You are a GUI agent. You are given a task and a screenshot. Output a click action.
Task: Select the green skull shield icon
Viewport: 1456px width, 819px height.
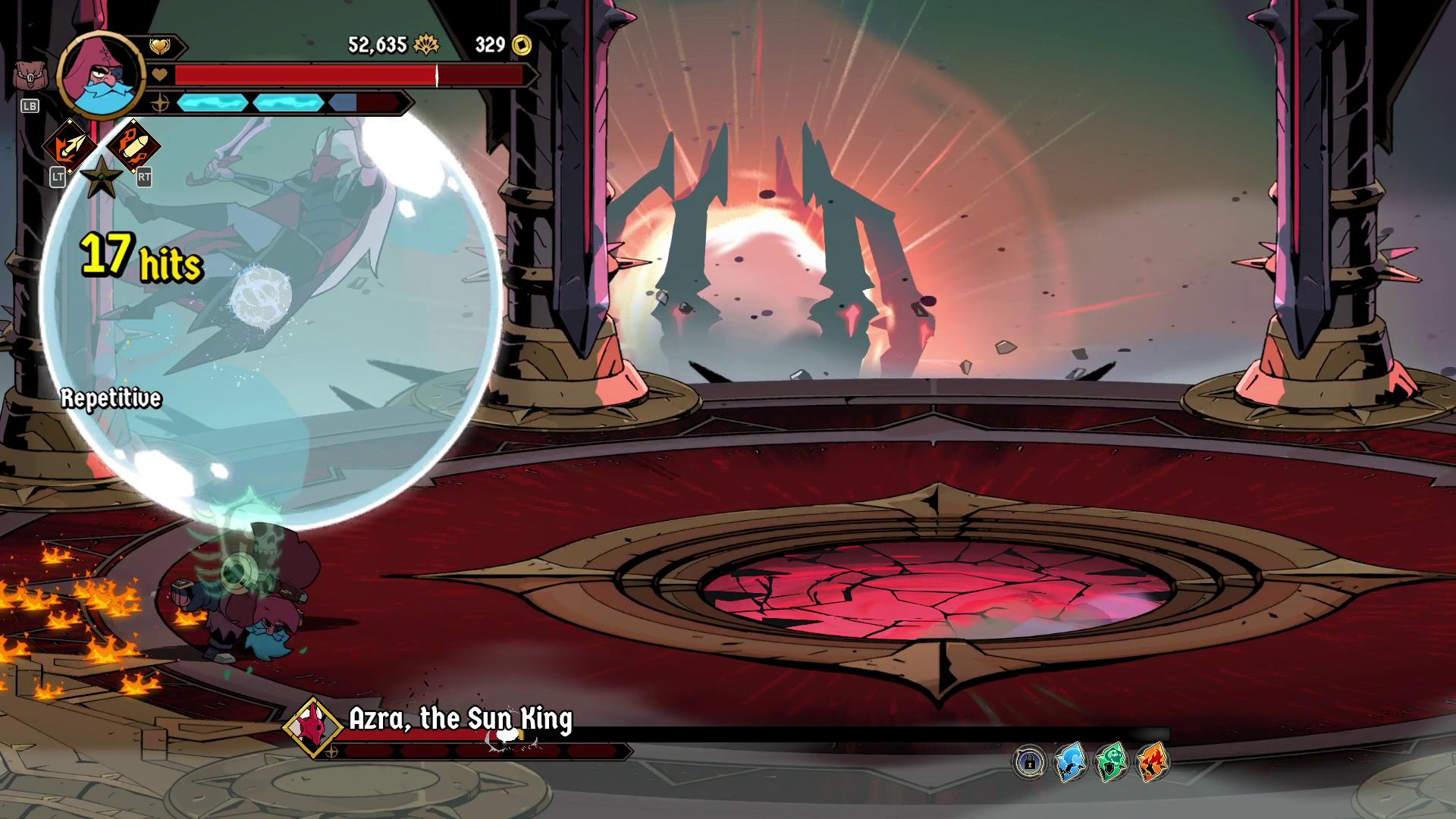coord(1112,762)
